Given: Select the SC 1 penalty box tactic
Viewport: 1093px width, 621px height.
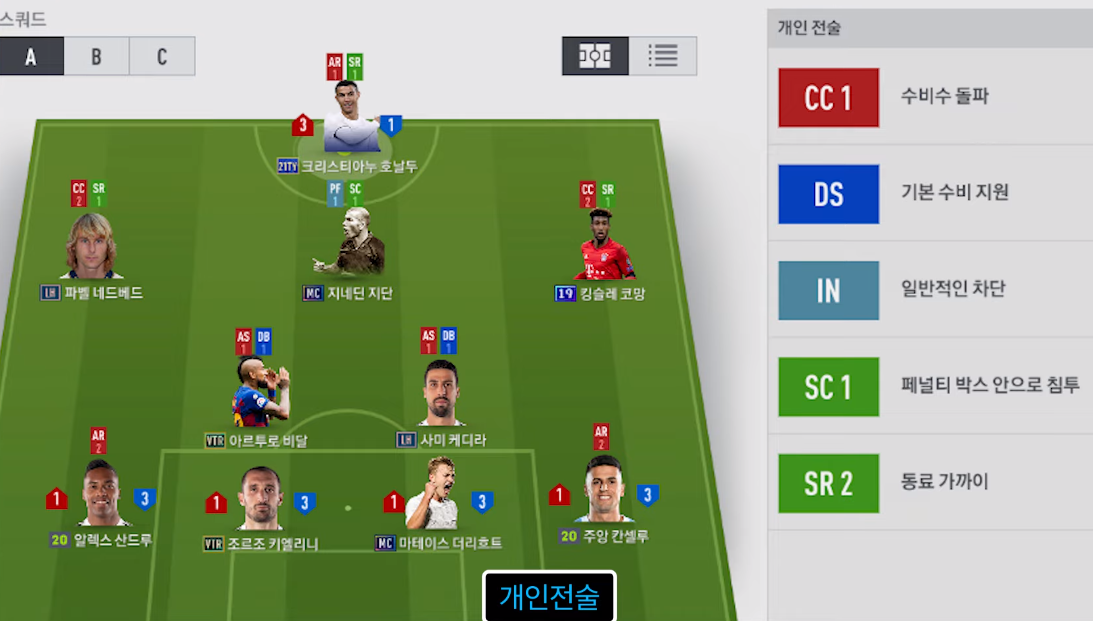Looking at the screenshot, I should pos(828,387).
